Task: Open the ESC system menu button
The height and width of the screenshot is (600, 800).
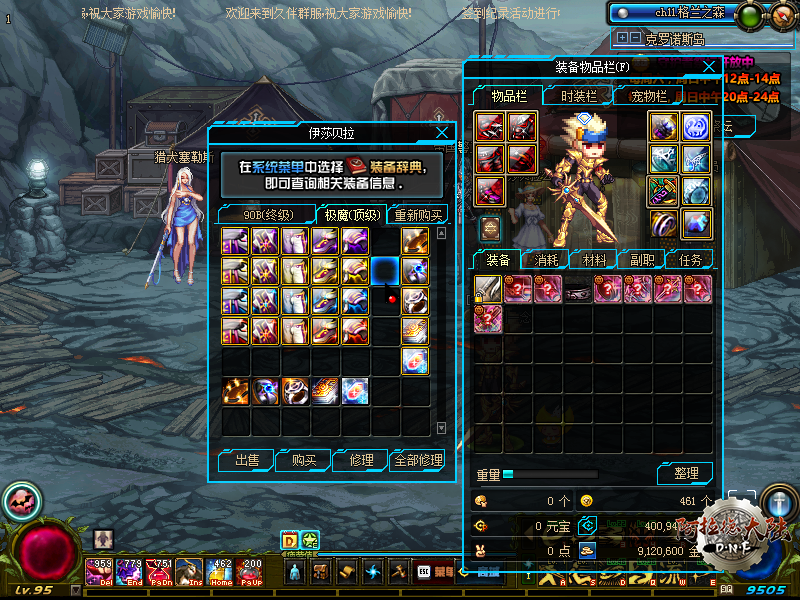Action: pos(424,573)
